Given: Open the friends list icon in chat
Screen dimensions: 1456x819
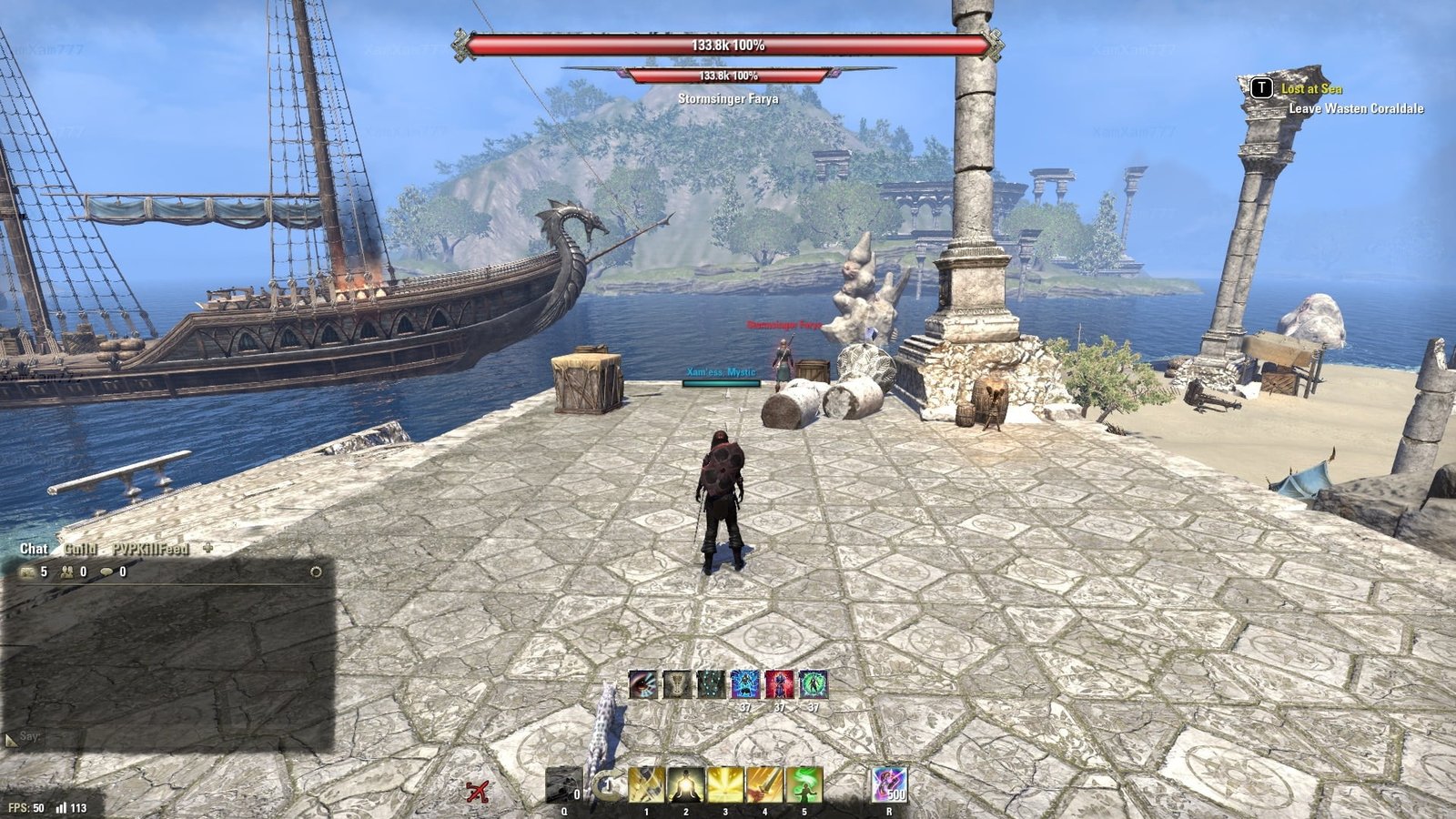Looking at the screenshot, I should coord(68,571).
